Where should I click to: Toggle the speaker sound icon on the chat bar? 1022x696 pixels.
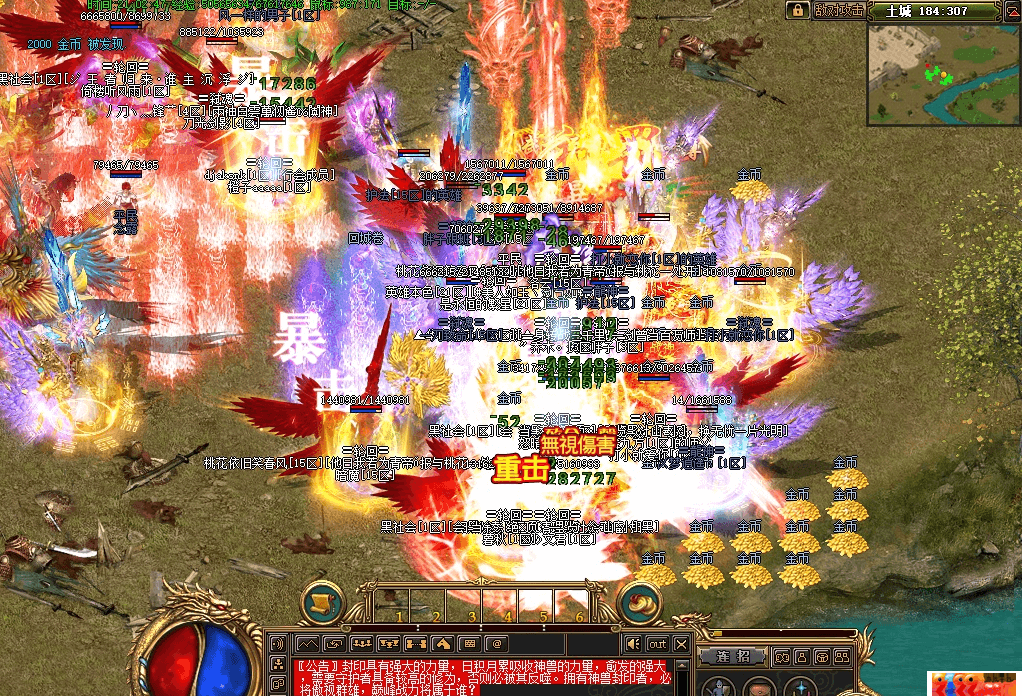(x=632, y=644)
